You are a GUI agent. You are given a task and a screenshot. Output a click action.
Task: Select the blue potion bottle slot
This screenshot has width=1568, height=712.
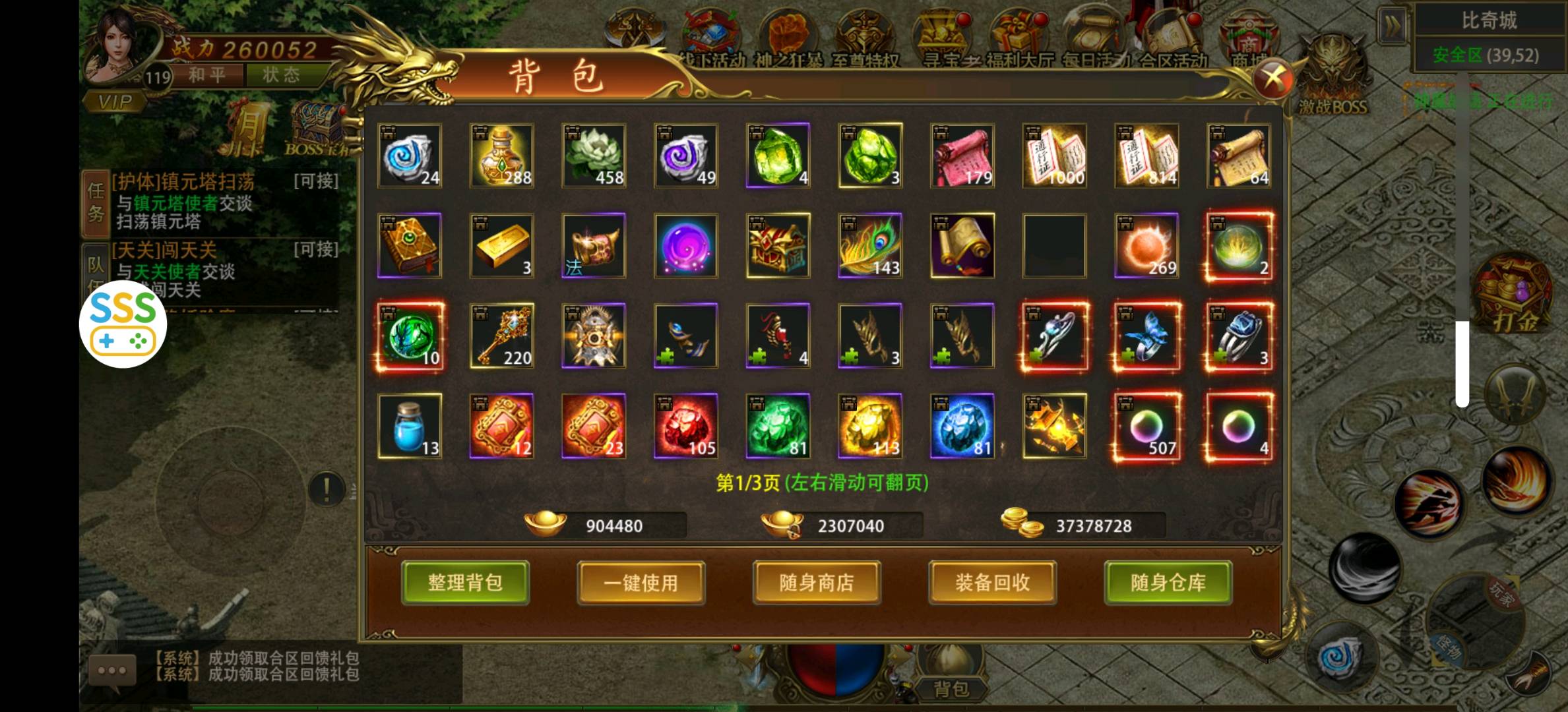[410, 426]
